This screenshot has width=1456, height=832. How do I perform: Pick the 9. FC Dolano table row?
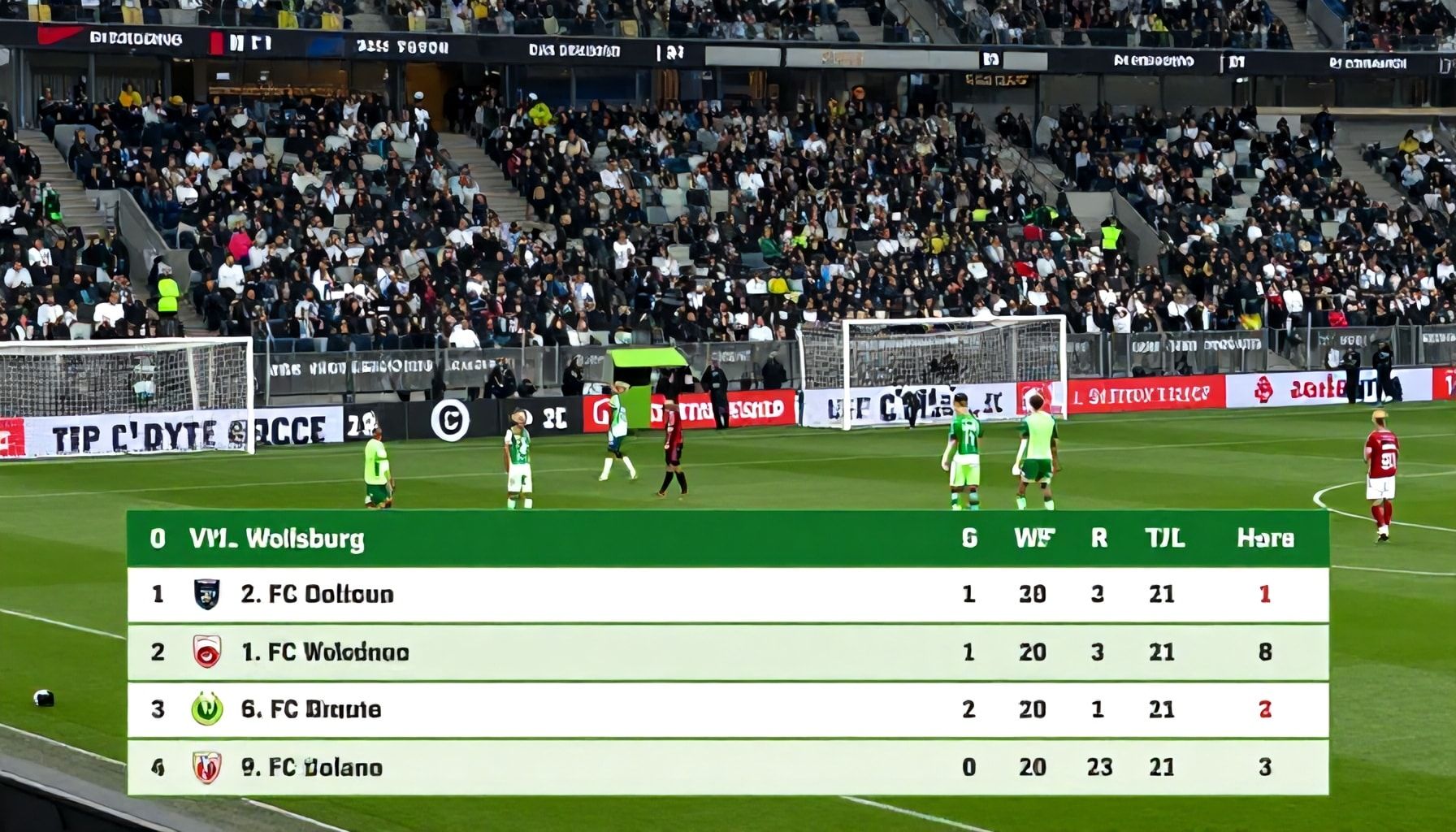coord(727,768)
